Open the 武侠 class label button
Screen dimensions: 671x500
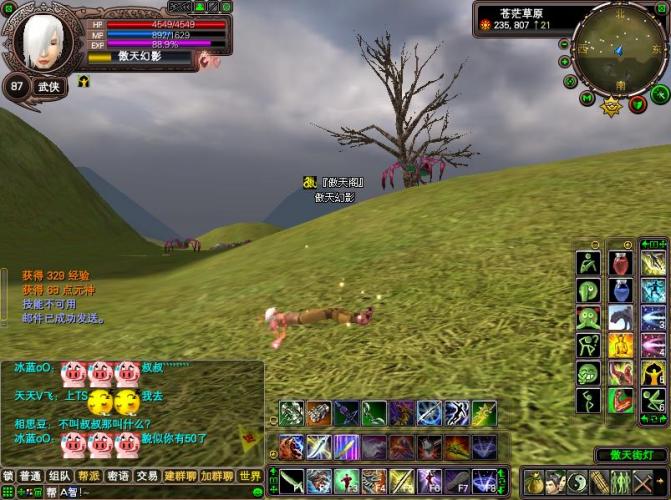coord(48,86)
